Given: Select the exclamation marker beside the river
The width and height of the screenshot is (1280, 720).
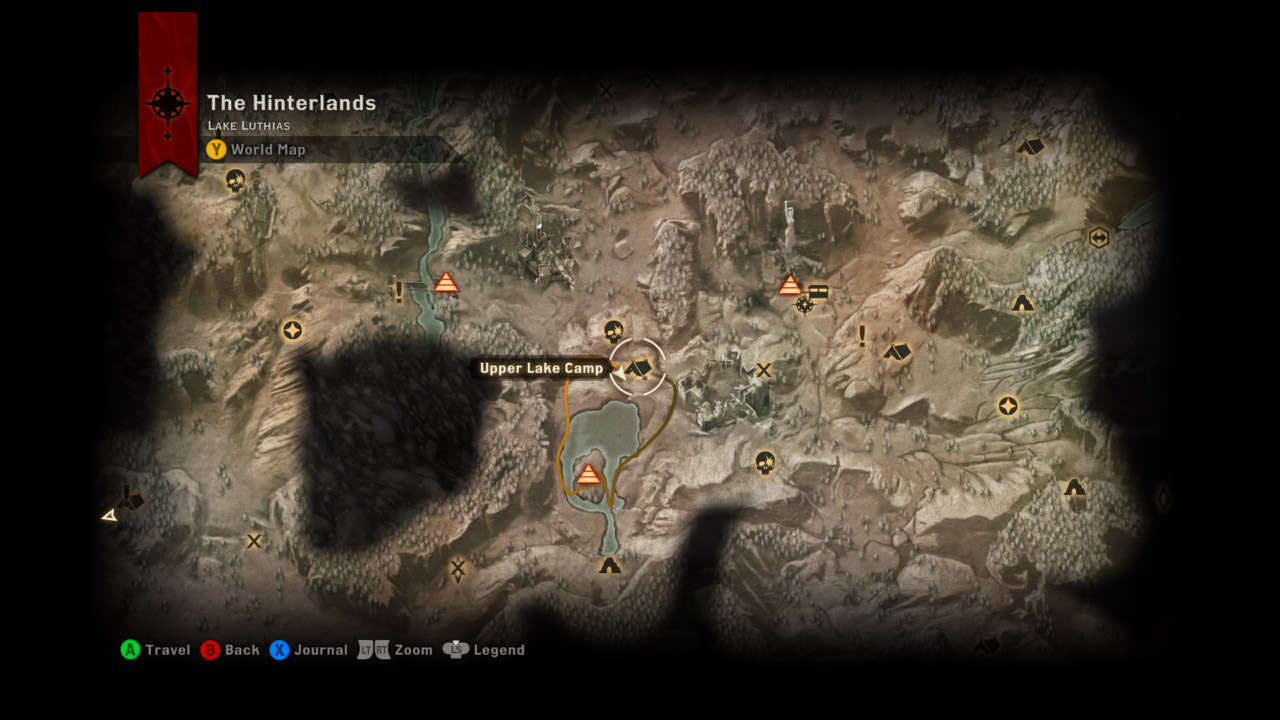Looking at the screenshot, I should (x=399, y=292).
